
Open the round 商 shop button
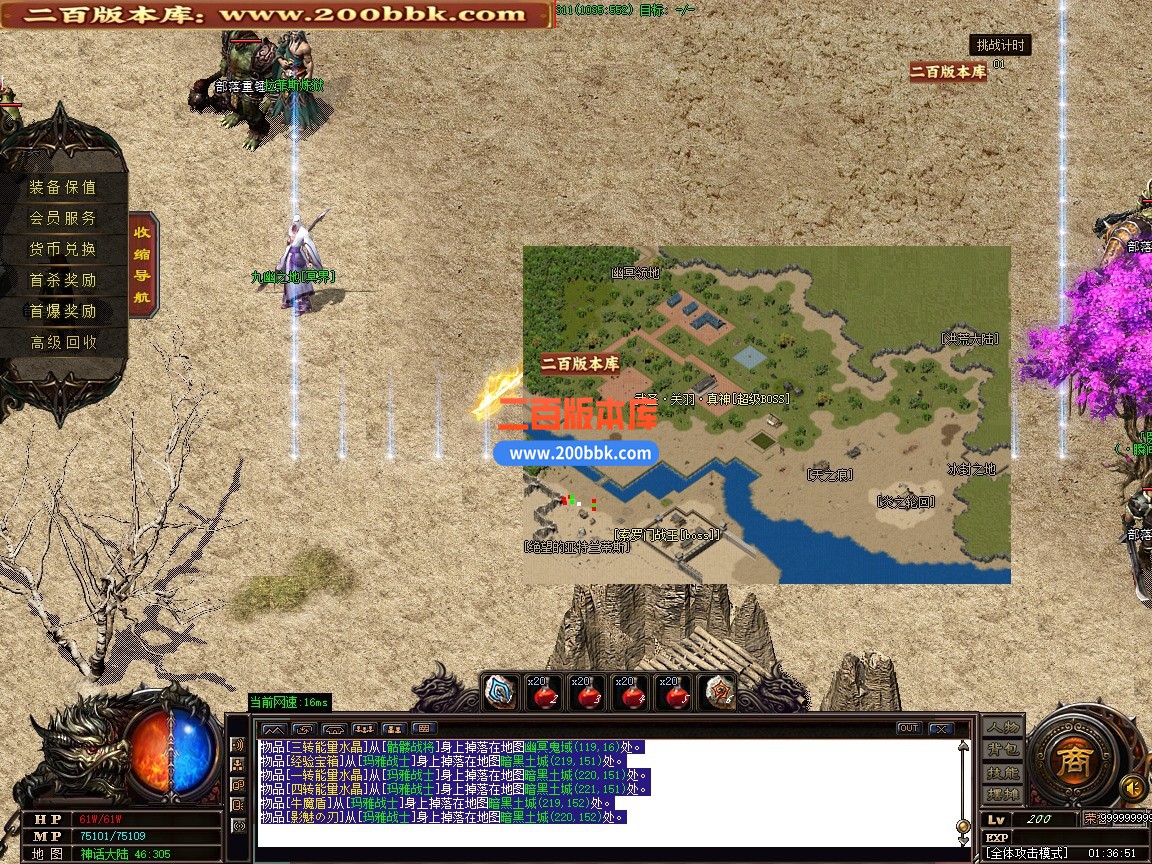pyautogui.click(x=1075, y=755)
